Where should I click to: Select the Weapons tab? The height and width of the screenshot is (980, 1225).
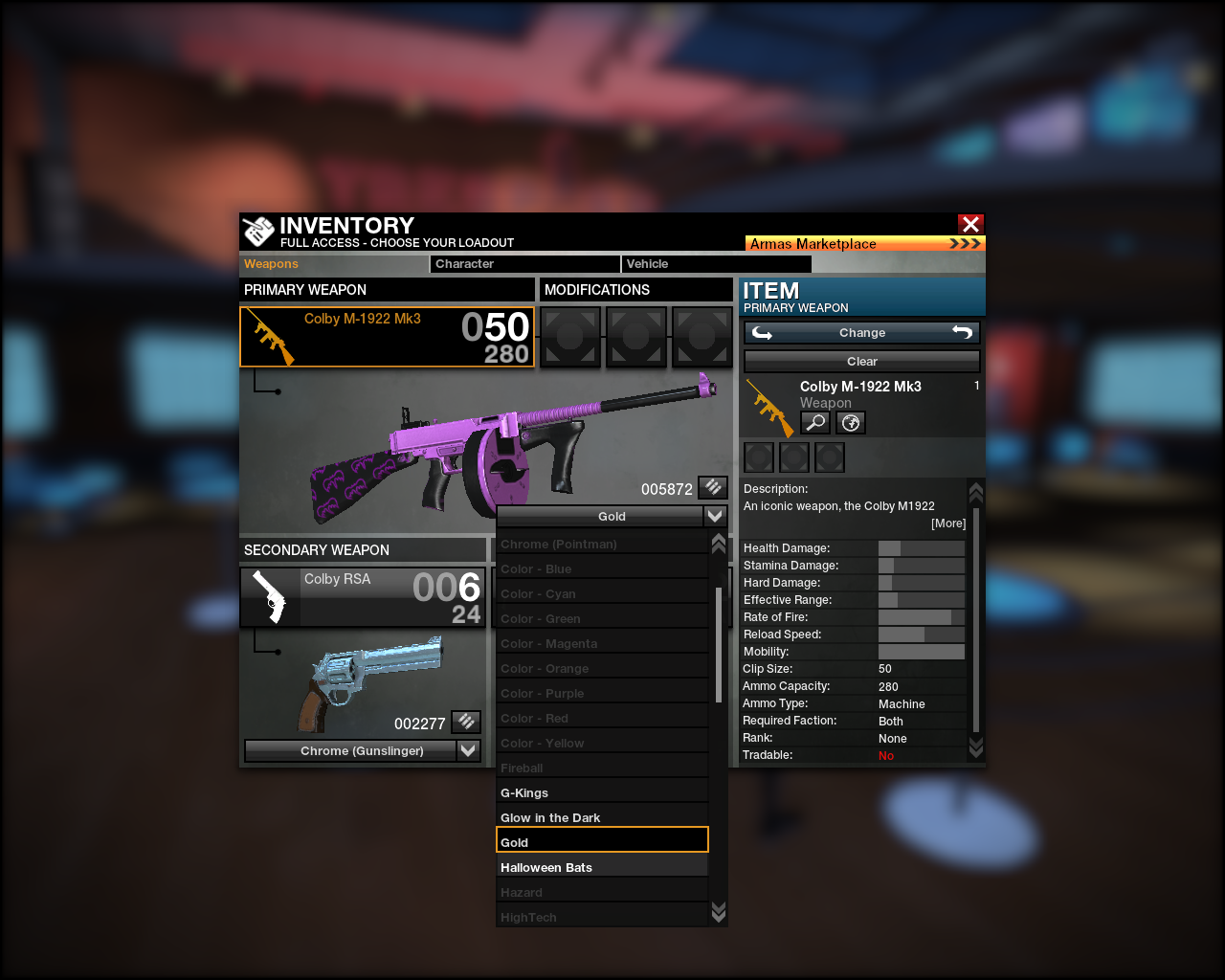click(333, 264)
